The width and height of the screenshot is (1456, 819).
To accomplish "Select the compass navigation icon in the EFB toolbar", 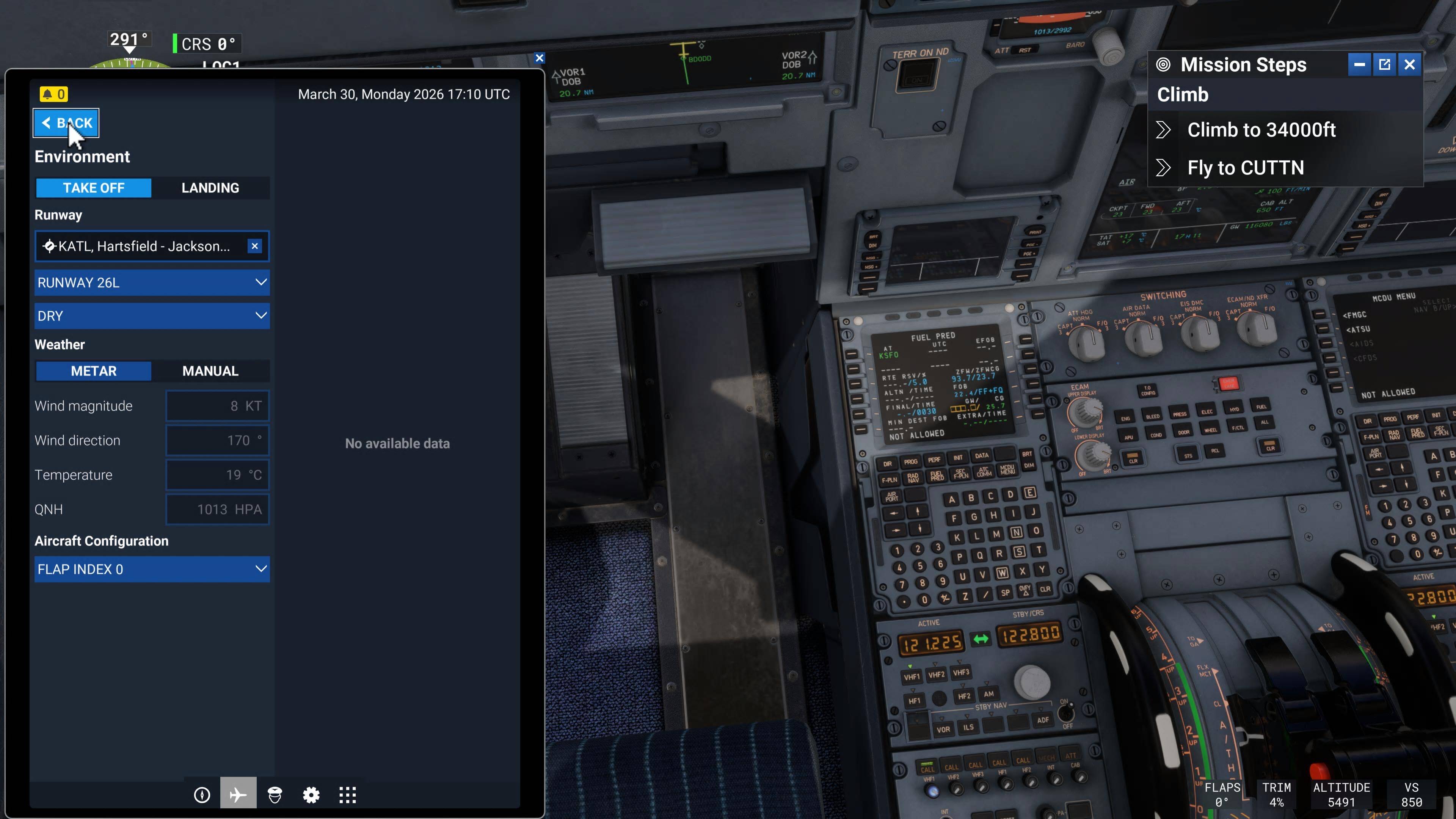I will pyautogui.click(x=202, y=794).
